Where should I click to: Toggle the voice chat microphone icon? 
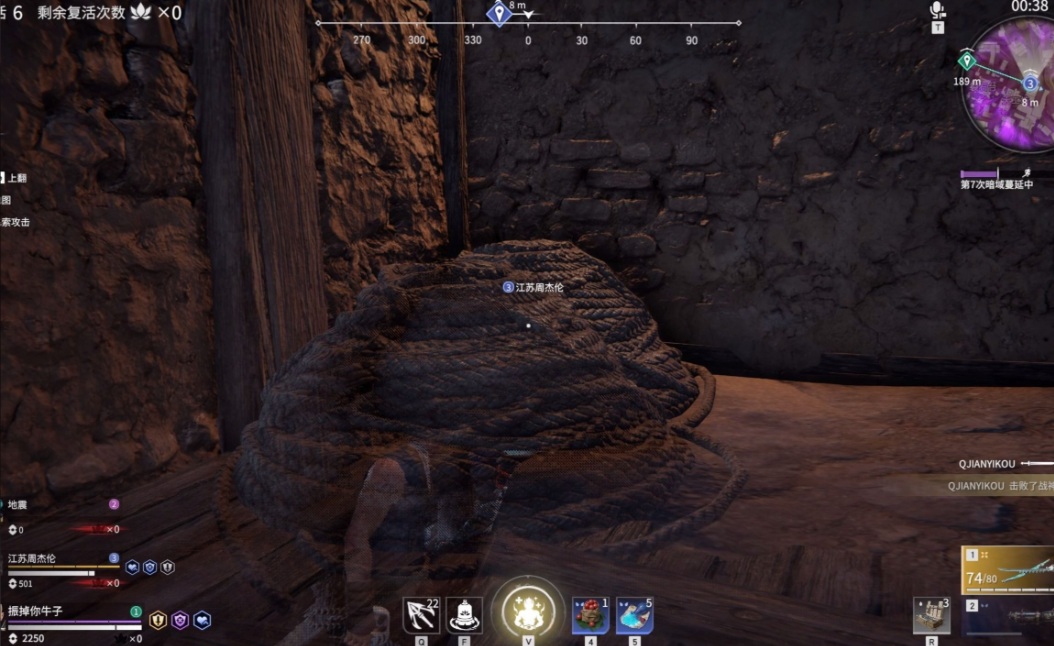tap(937, 11)
